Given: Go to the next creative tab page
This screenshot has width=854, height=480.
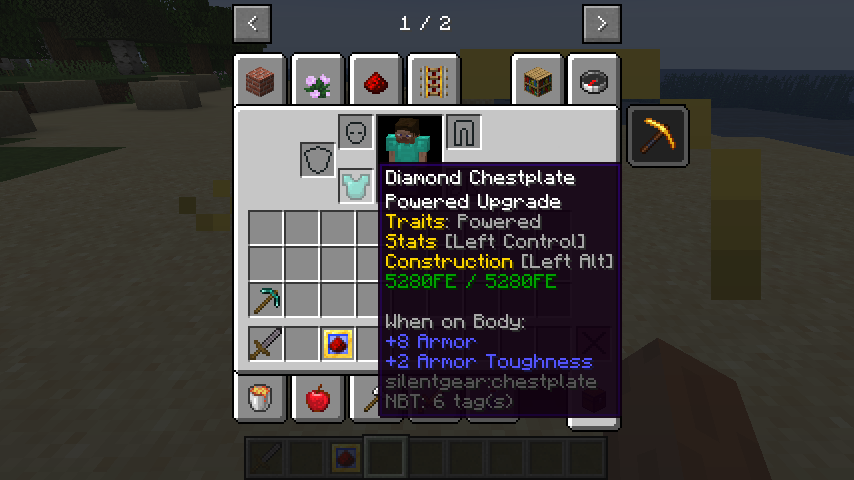Looking at the screenshot, I should (601, 23).
